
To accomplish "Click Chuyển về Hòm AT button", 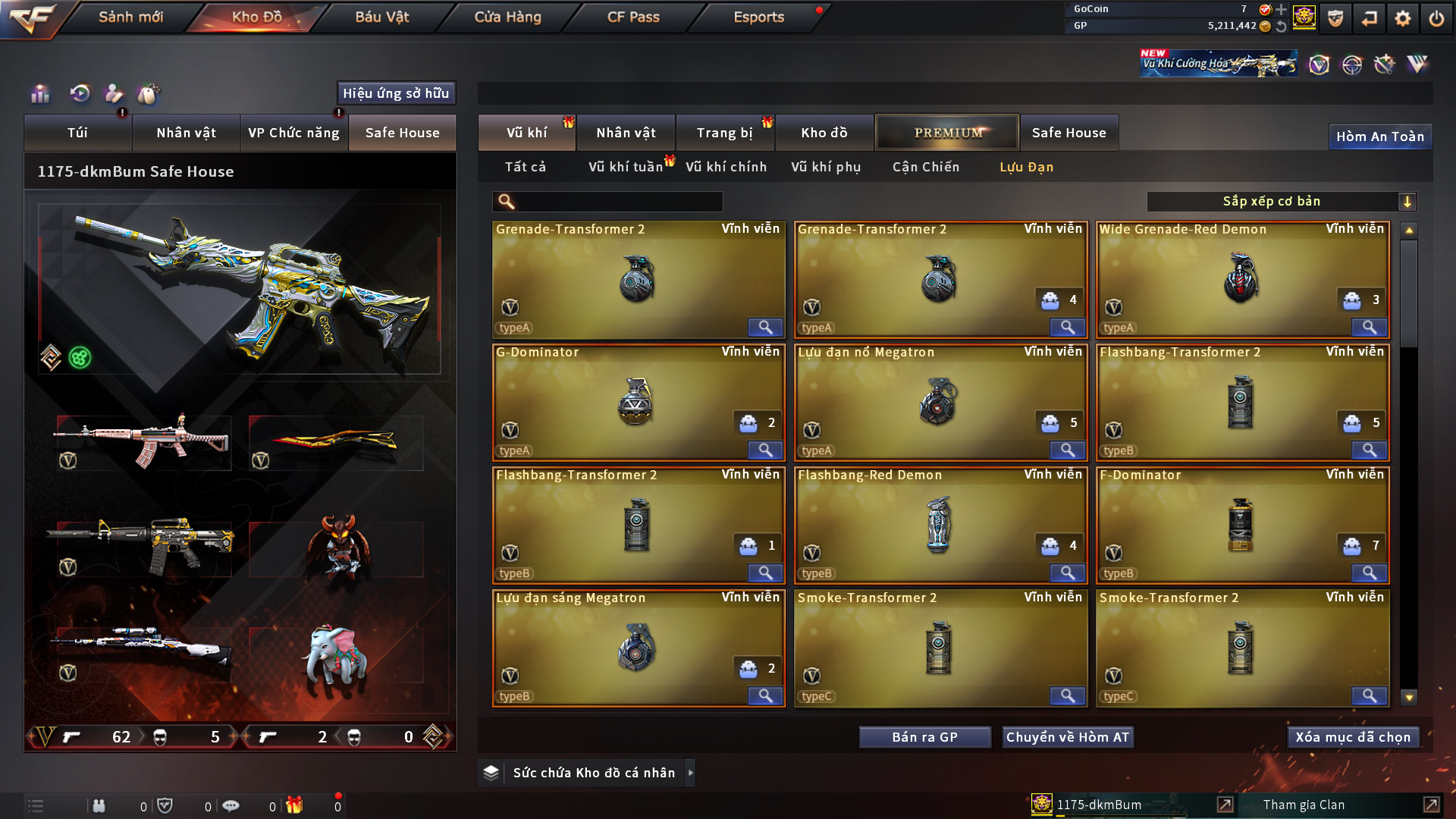I will (x=1067, y=737).
